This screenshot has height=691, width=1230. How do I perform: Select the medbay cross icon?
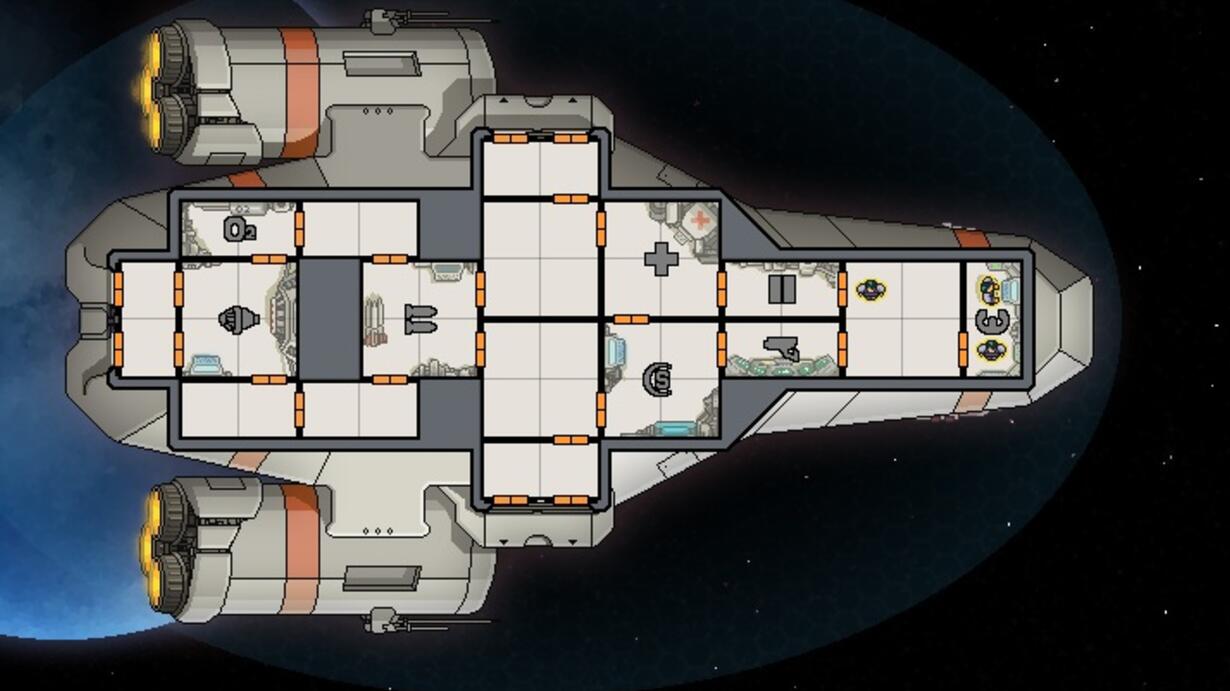coord(660,259)
